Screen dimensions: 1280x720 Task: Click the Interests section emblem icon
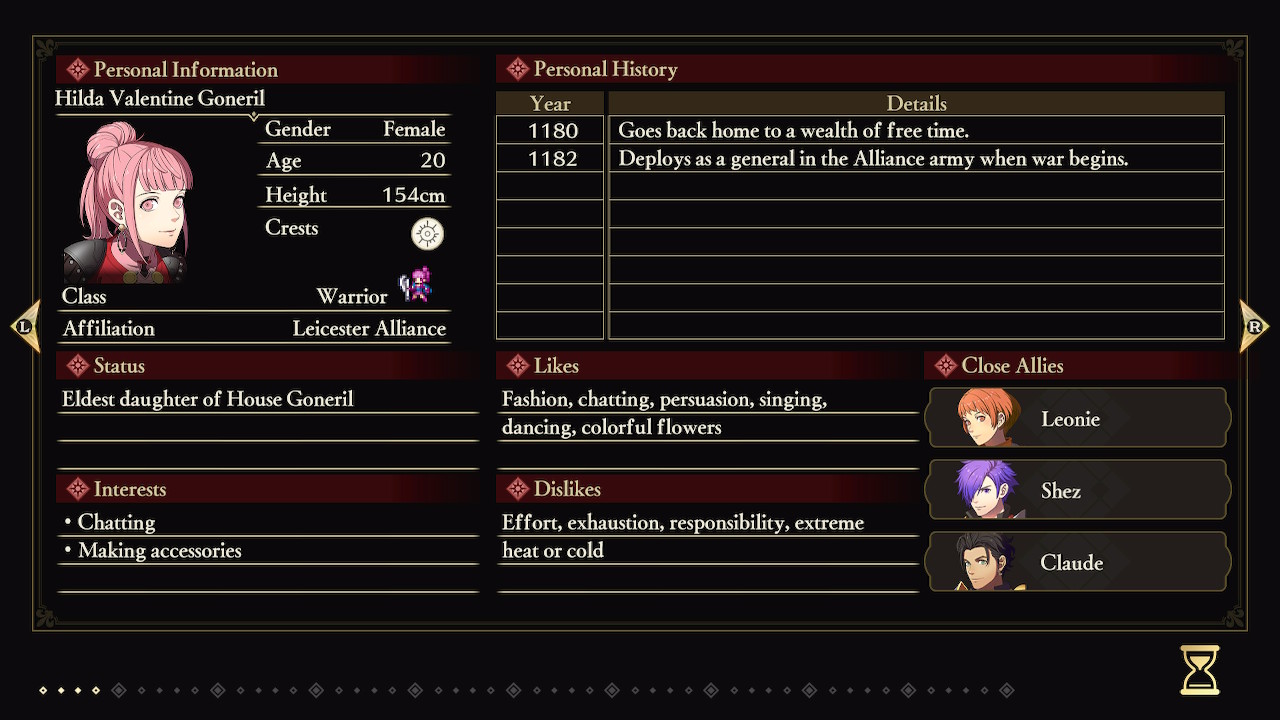coord(79,489)
